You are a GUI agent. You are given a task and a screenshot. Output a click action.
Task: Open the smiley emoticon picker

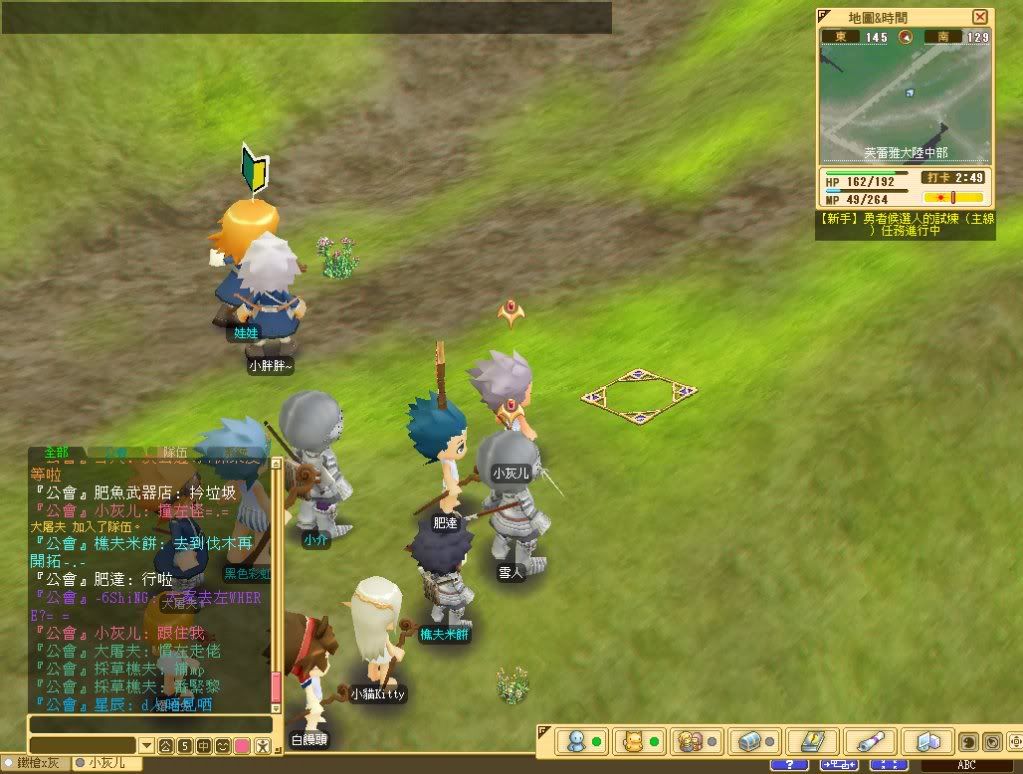tap(222, 746)
